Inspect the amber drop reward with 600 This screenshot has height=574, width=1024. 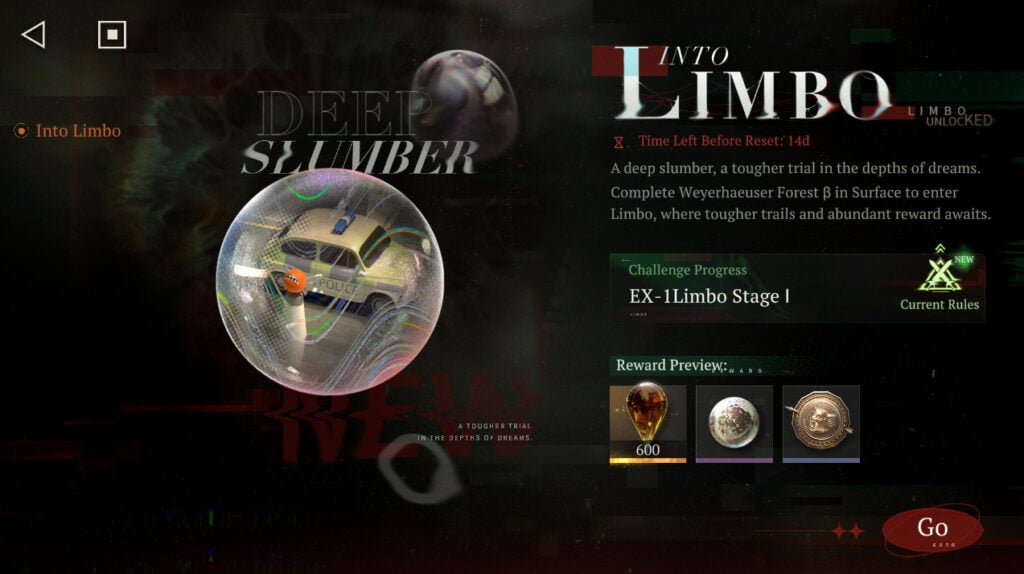pyautogui.click(x=648, y=423)
